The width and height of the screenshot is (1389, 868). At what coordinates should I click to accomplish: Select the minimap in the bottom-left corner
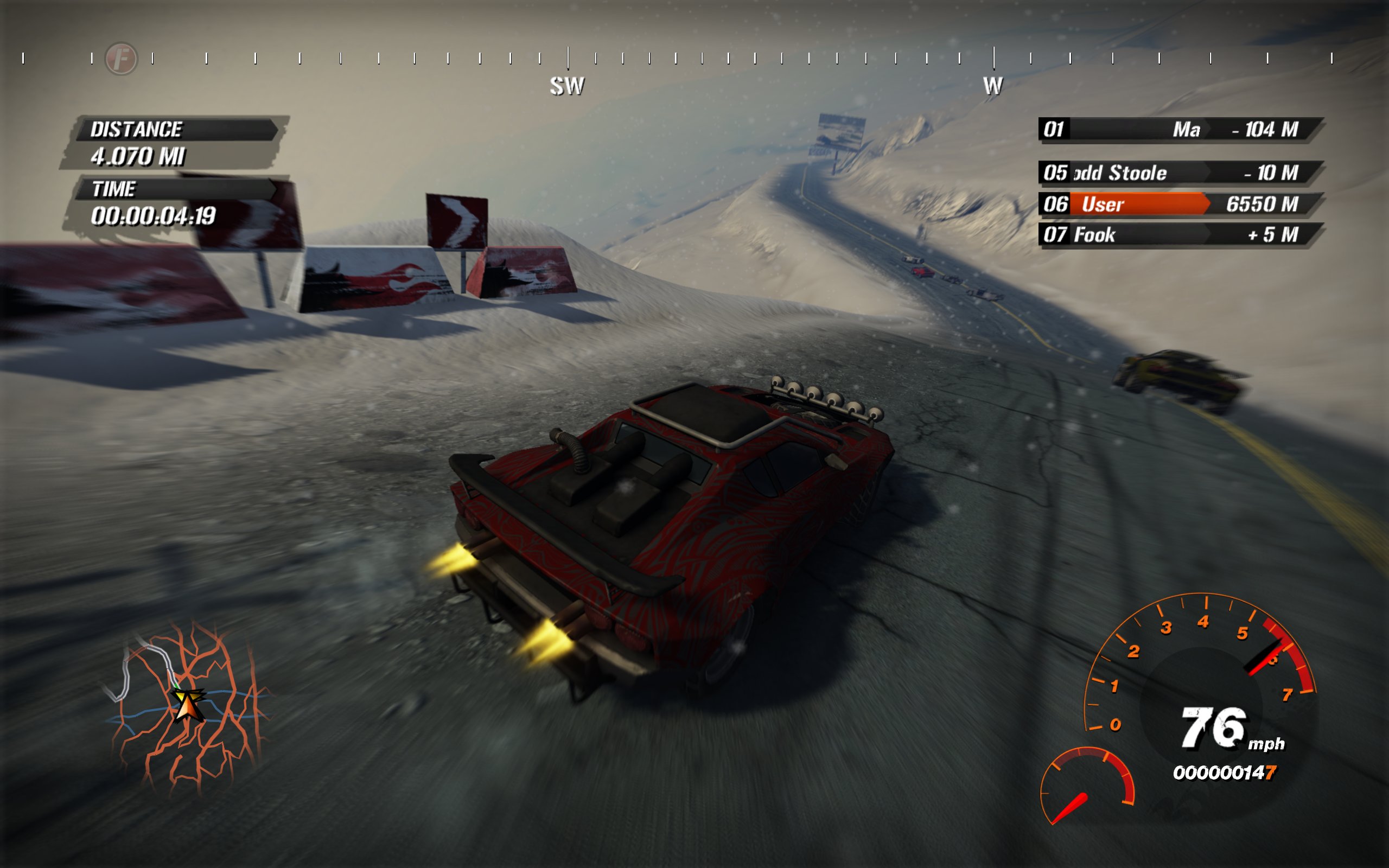tap(184, 718)
